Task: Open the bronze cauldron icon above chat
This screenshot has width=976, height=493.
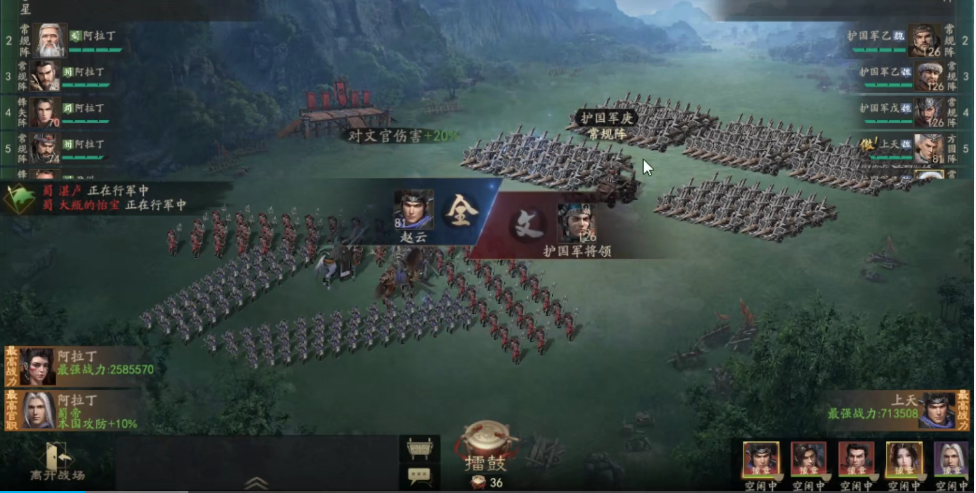Action: (x=420, y=448)
